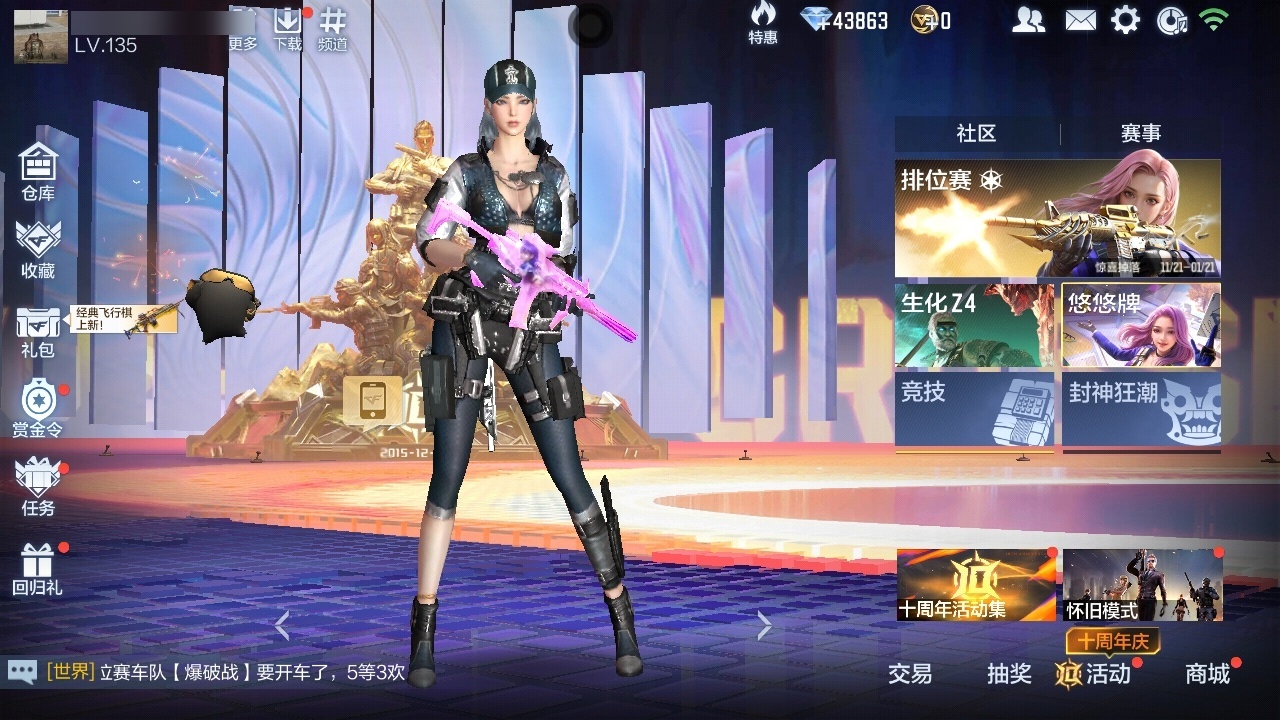The height and width of the screenshot is (720, 1280).
Task: Choose the 生化 Z4 mode tile
Action: coord(974,325)
